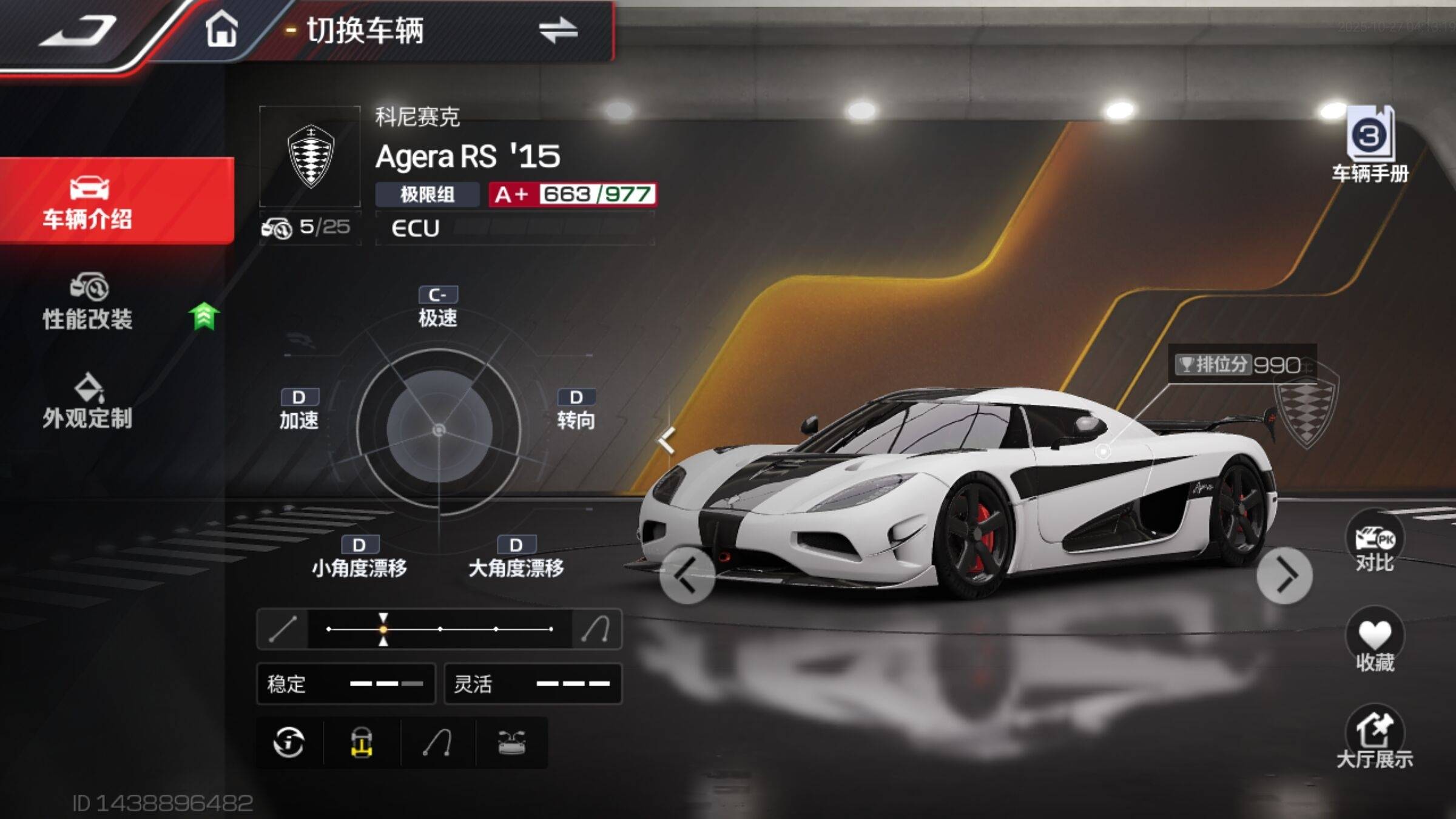Open the circular info icon
Screen dimensions: 1456x819
click(x=289, y=743)
